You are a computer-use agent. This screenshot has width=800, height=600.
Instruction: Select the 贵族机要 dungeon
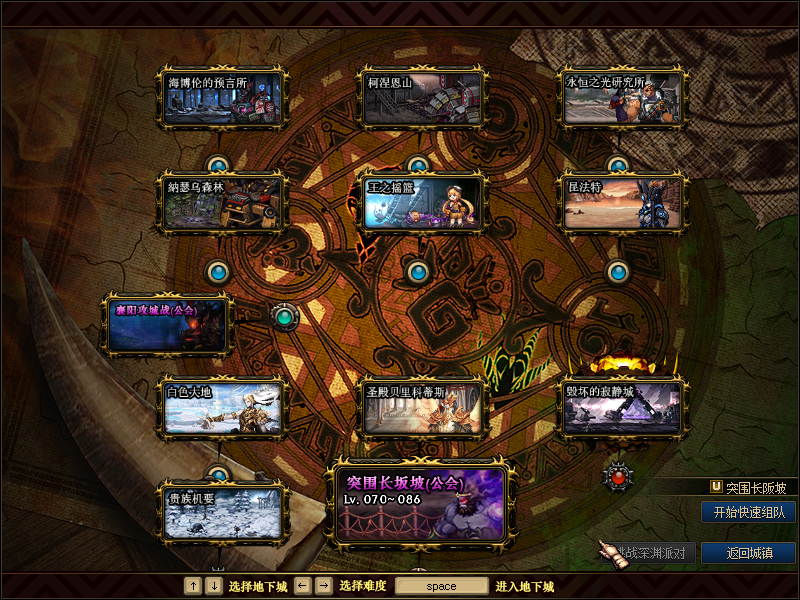pyautogui.click(x=222, y=512)
